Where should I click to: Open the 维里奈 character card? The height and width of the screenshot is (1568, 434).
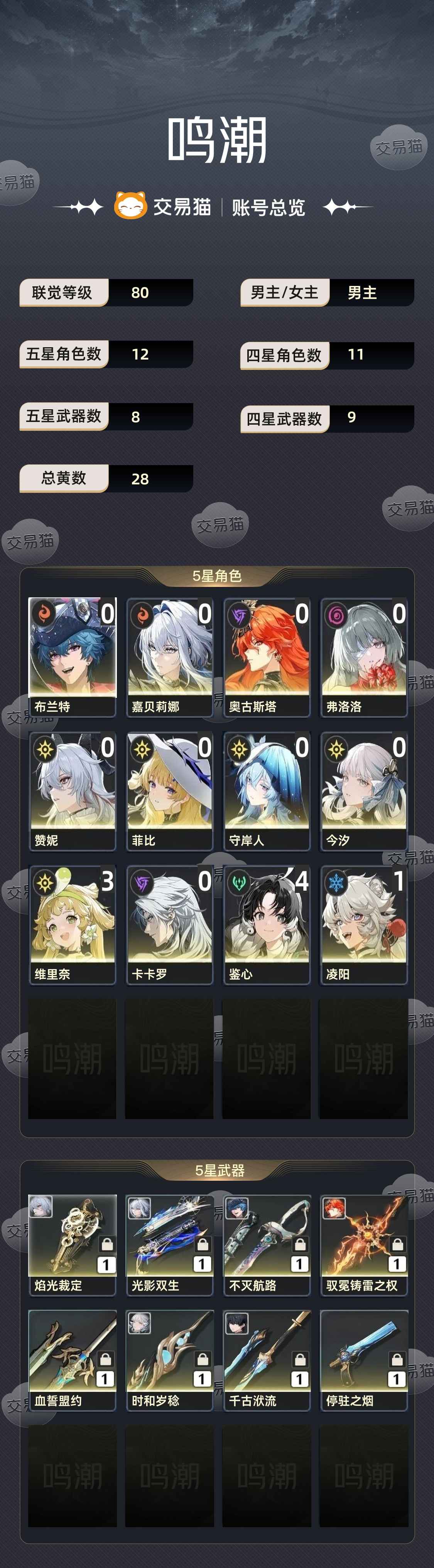tap(72, 924)
